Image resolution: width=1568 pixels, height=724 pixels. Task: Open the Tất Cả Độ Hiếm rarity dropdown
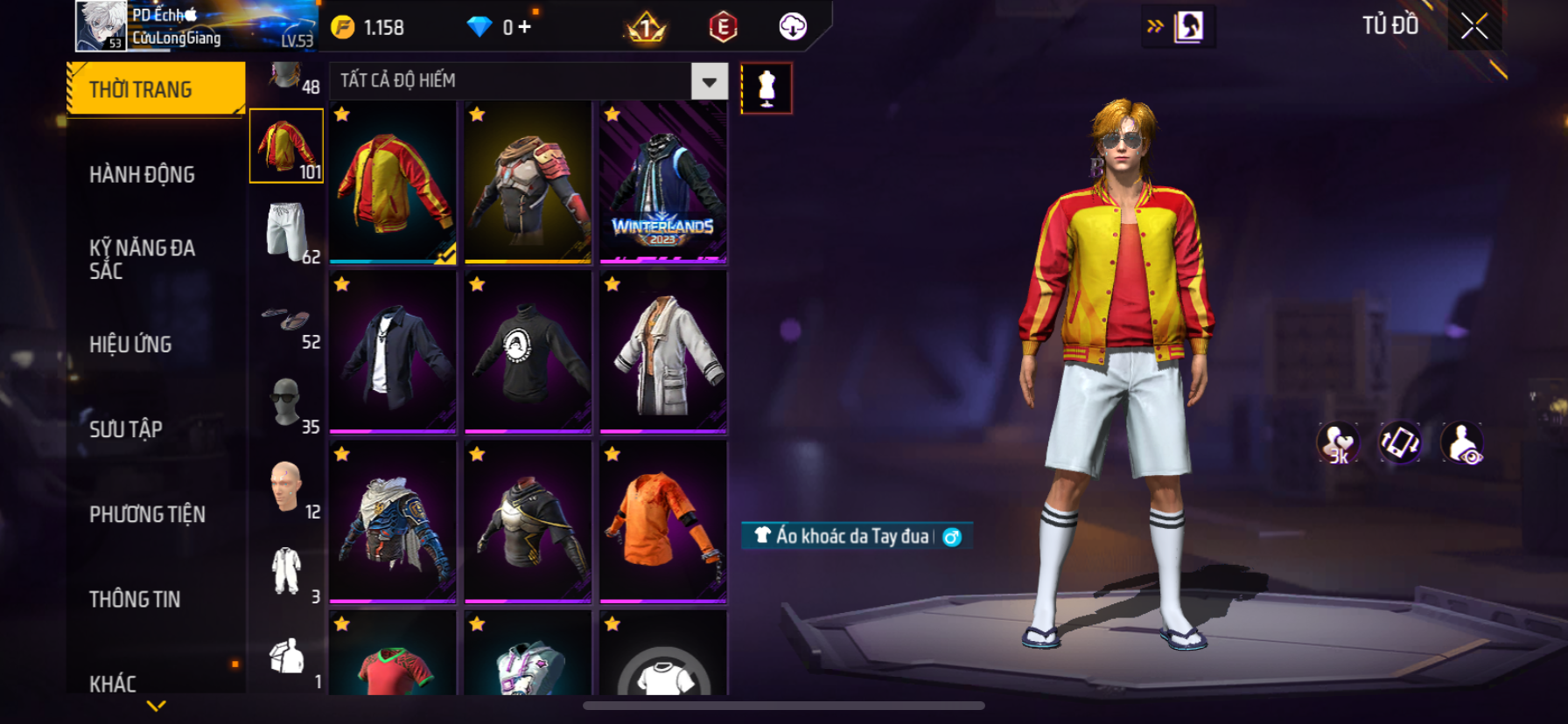[709, 81]
